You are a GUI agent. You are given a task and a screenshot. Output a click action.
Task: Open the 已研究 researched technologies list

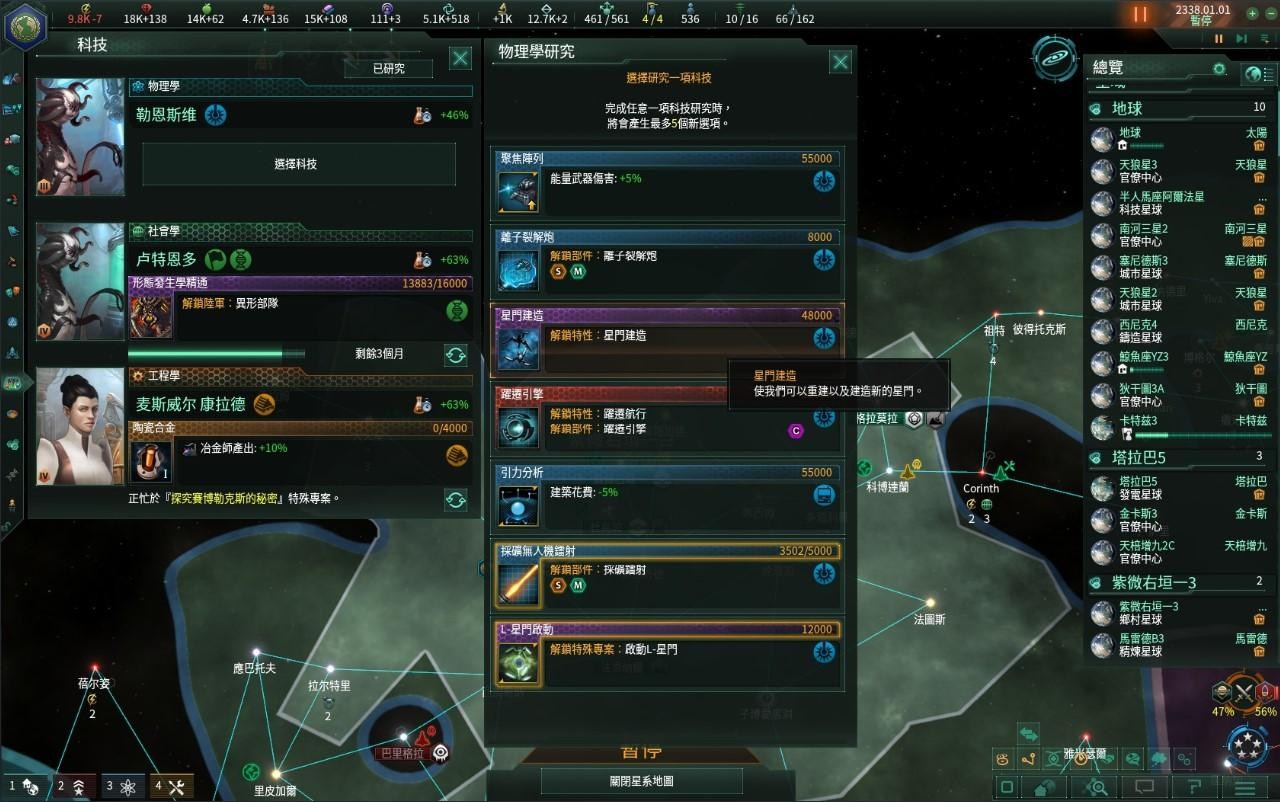click(x=388, y=68)
